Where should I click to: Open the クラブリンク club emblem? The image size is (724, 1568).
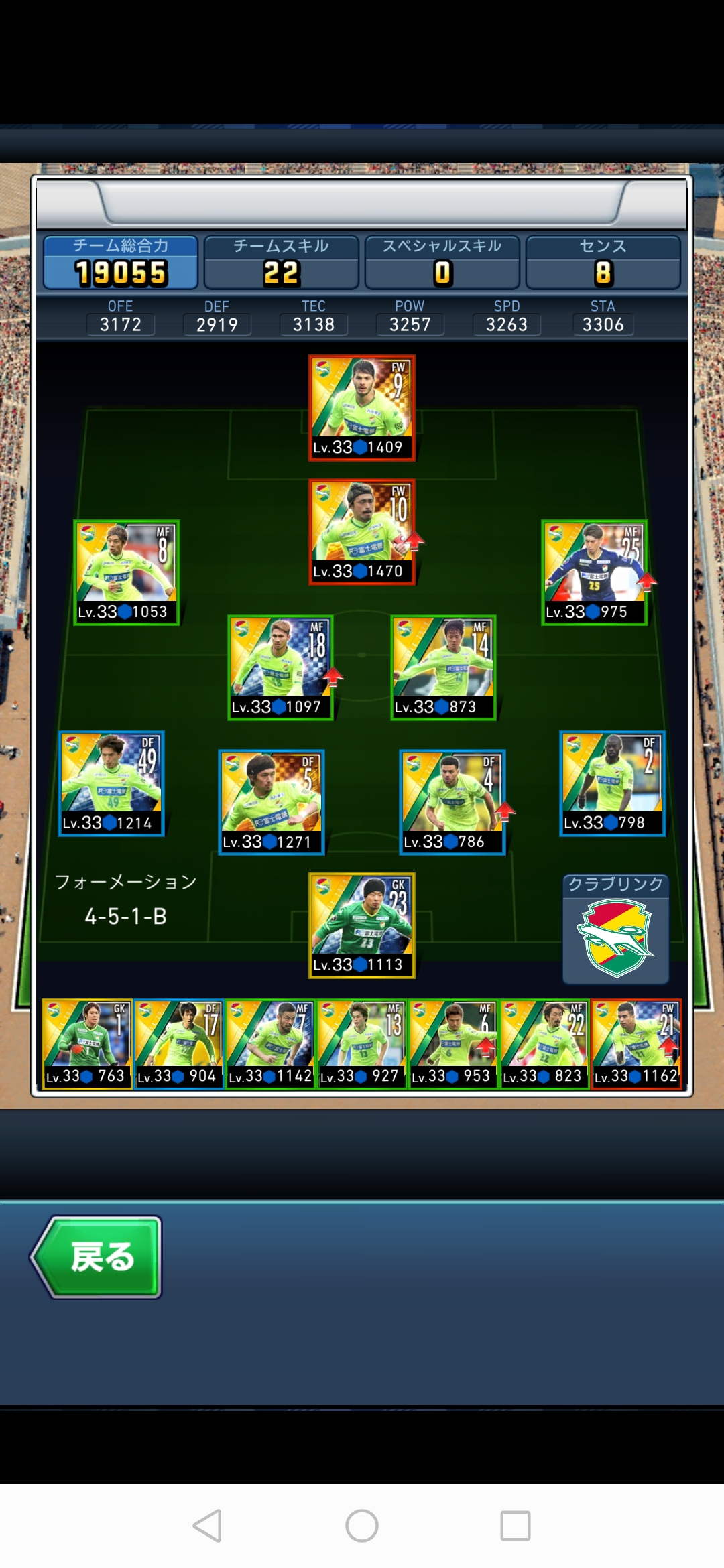coord(616,938)
